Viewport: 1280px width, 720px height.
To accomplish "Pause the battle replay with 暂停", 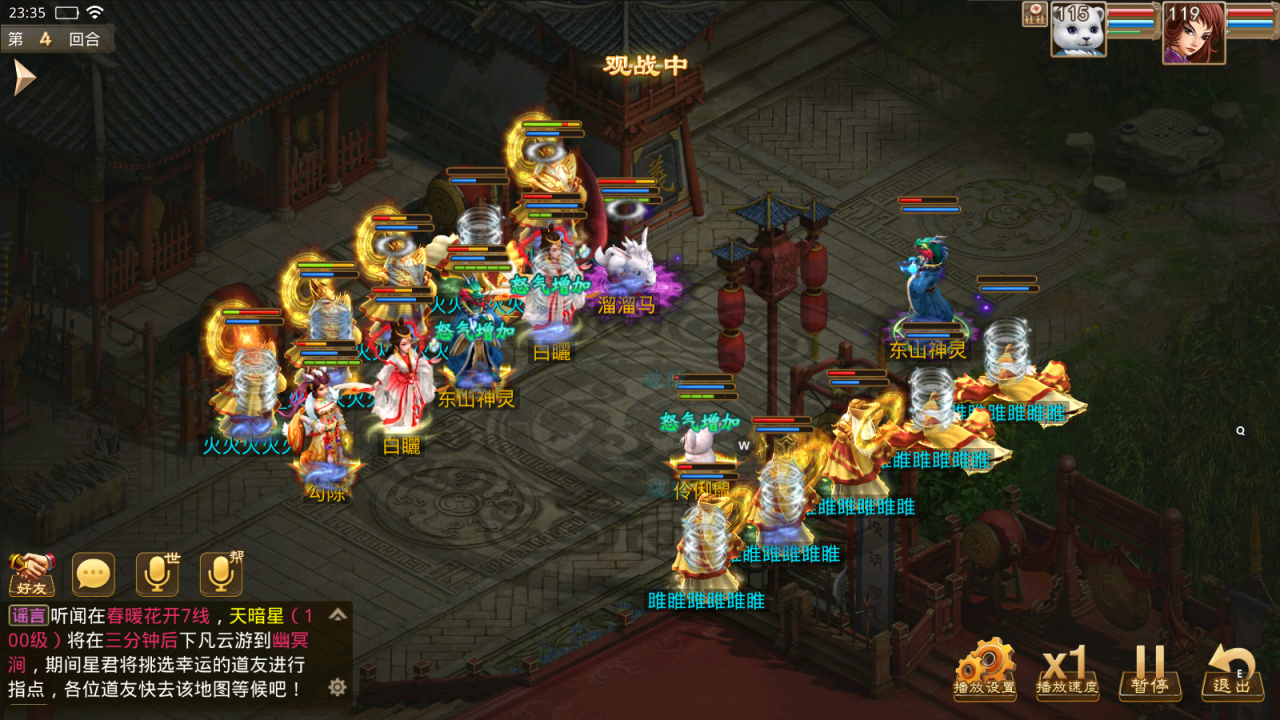I will (1149, 668).
